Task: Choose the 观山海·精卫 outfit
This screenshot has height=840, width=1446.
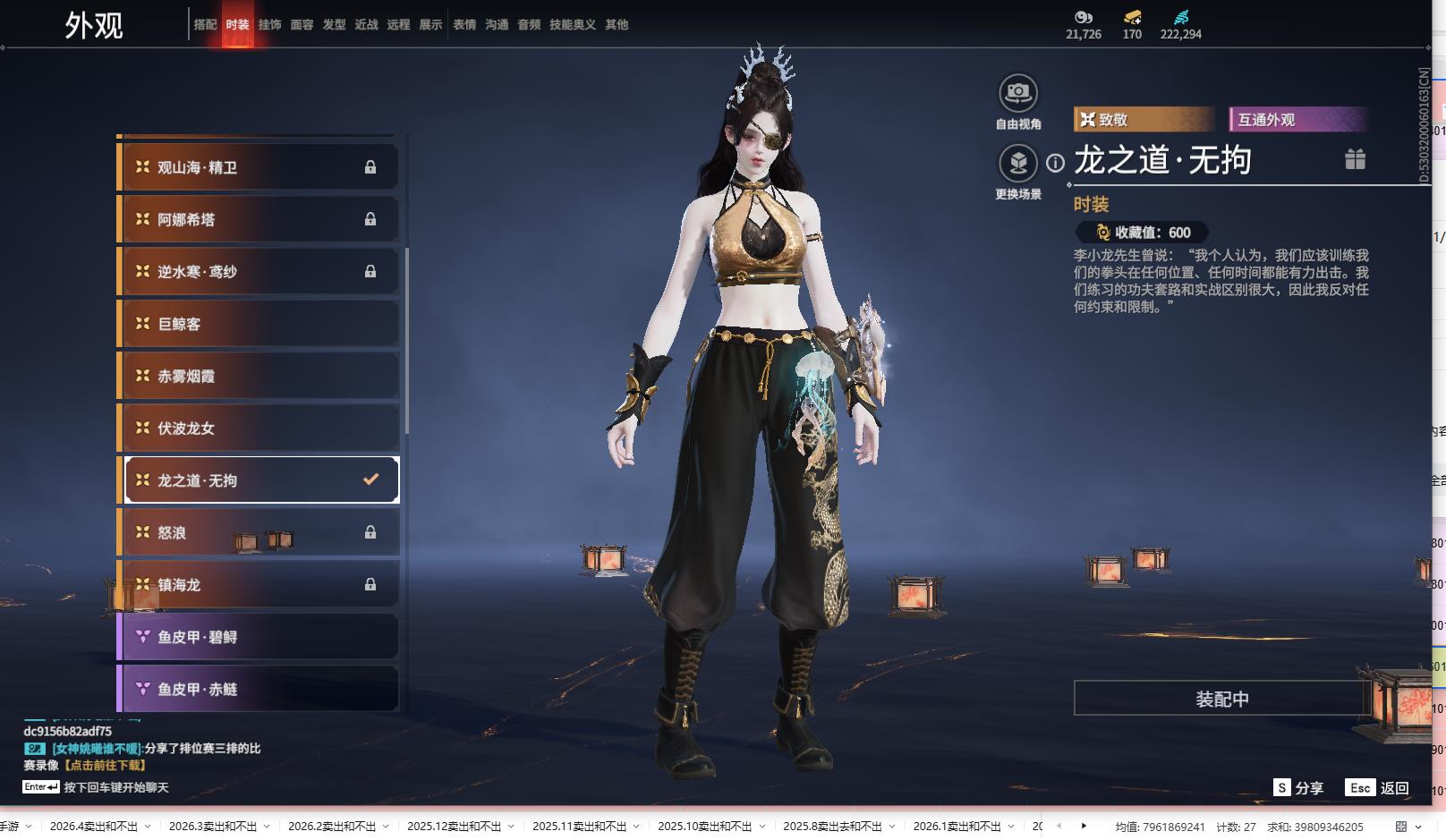Action: click(259, 167)
